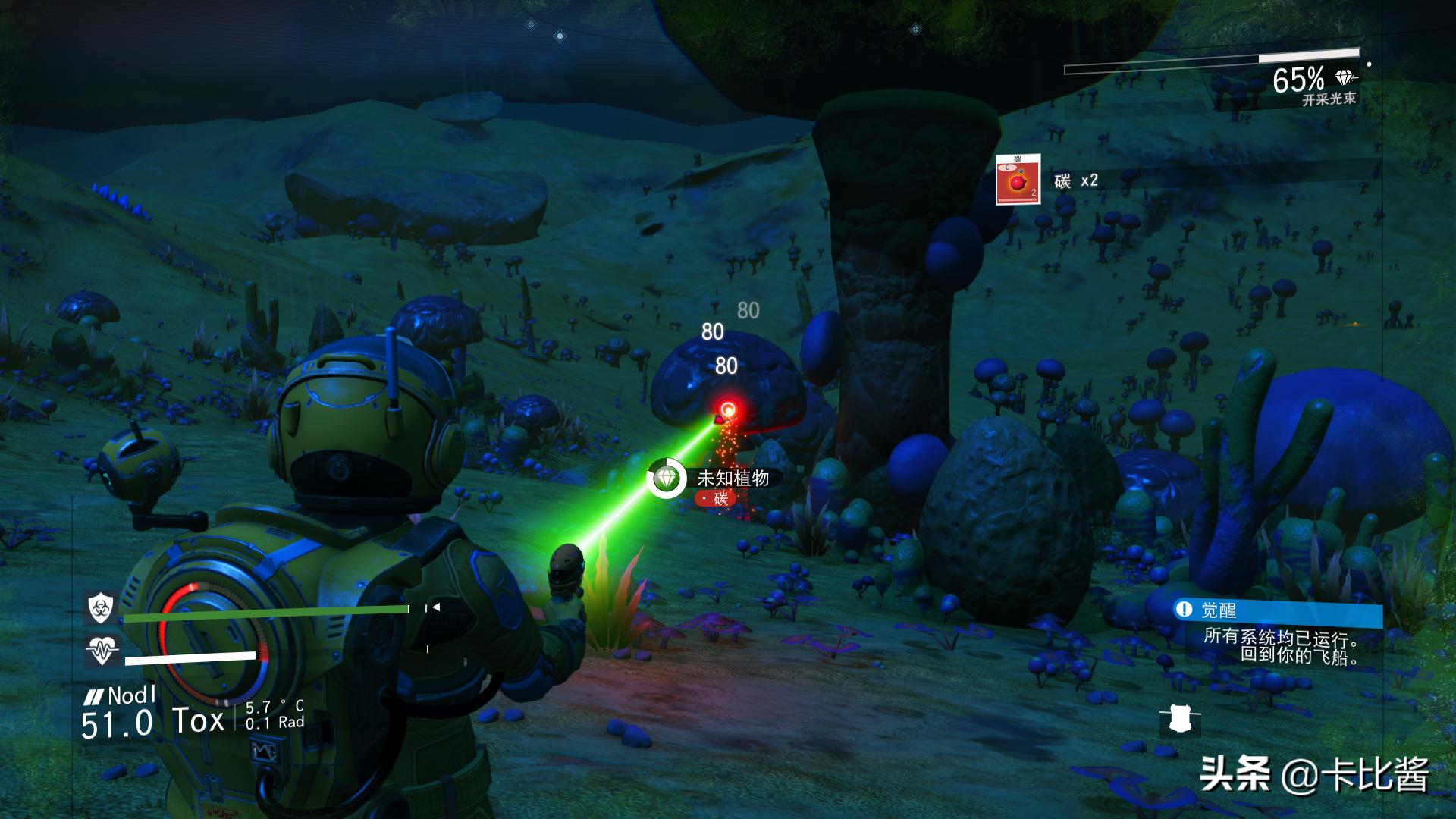The width and height of the screenshot is (1456, 819).
Task: Click the white shield marker icon
Action: tap(1179, 720)
